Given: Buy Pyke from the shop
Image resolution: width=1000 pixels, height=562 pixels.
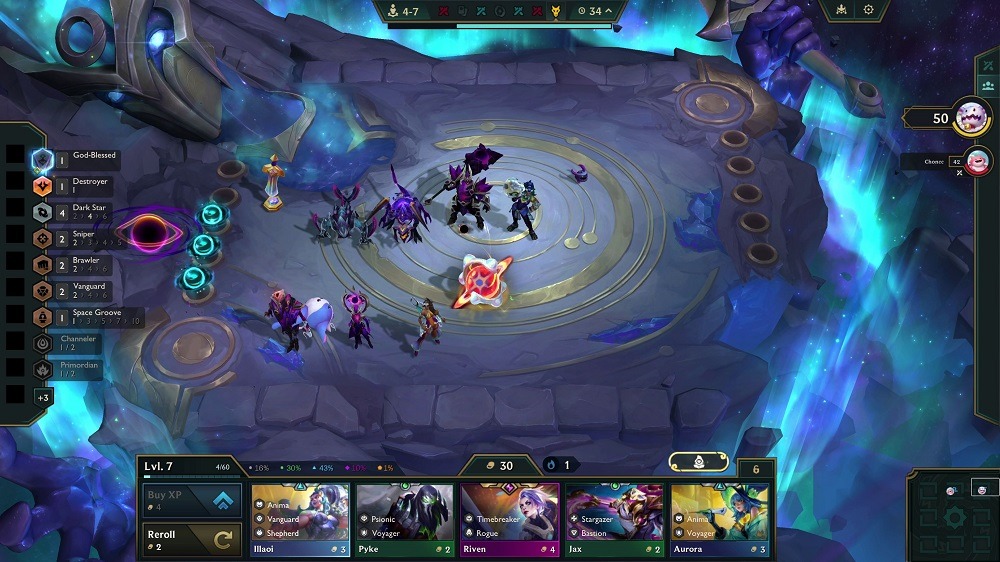Looking at the screenshot, I should coord(406,520).
